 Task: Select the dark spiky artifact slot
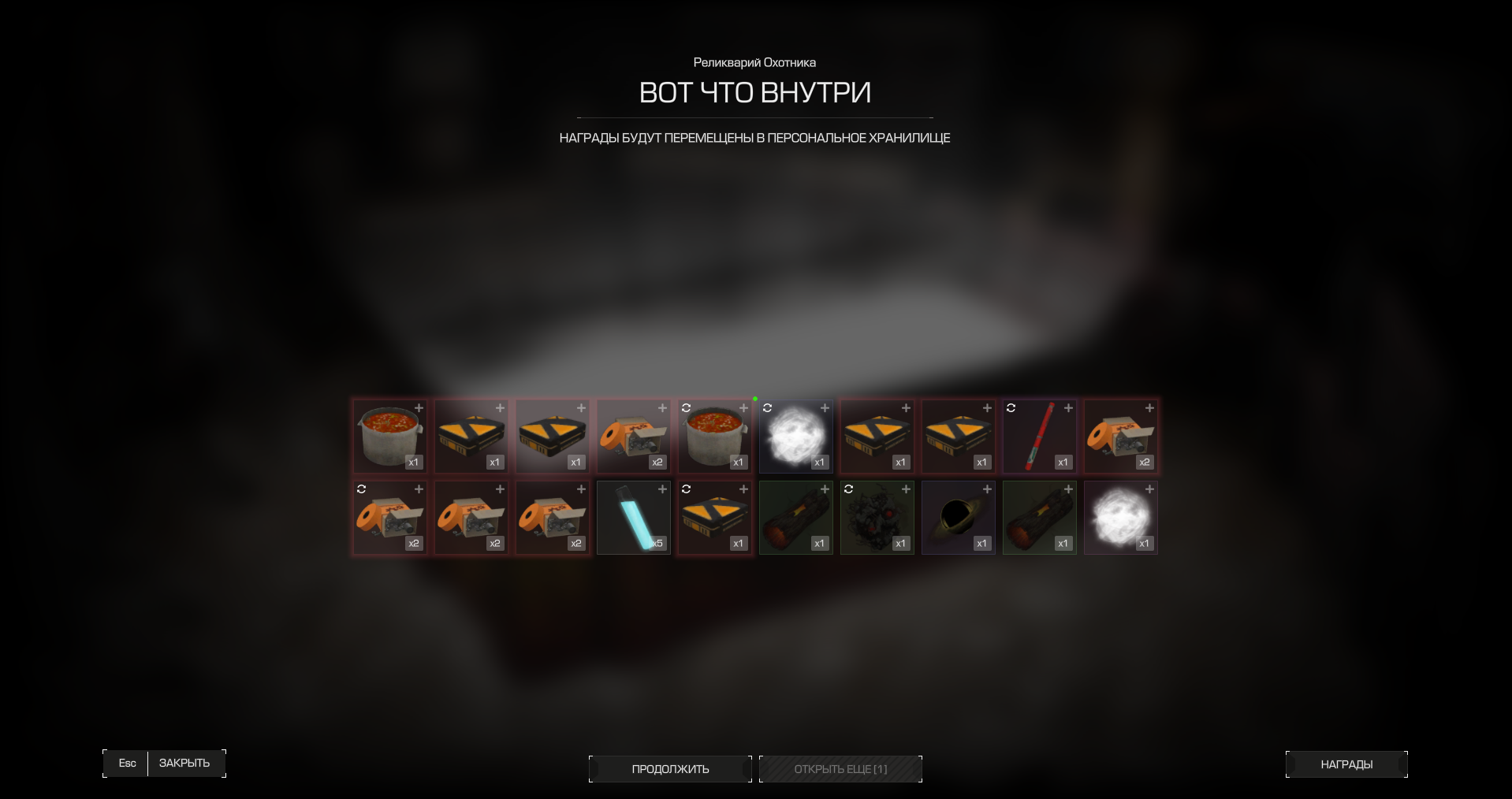point(877,518)
